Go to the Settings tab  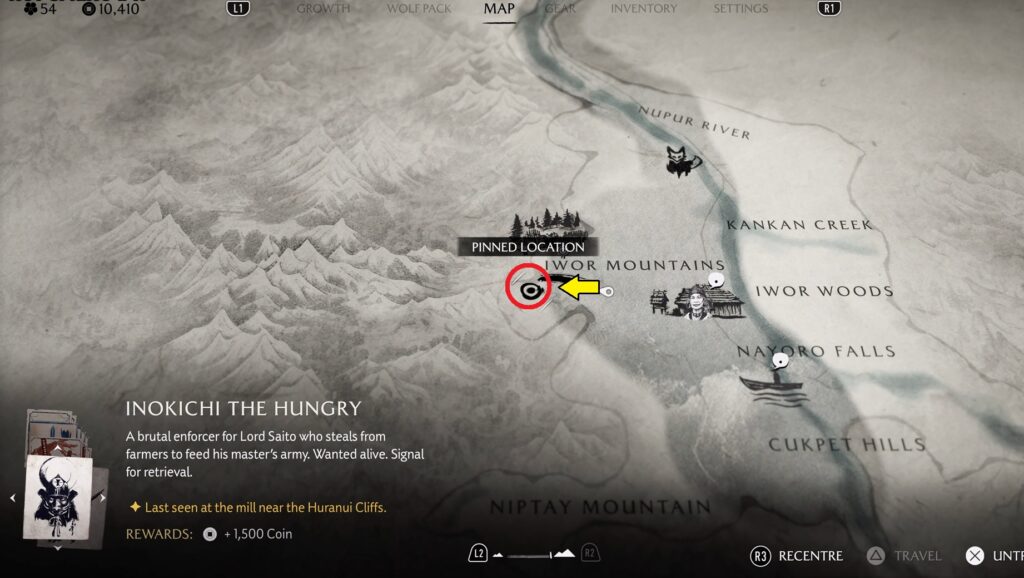[x=740, y=9]
